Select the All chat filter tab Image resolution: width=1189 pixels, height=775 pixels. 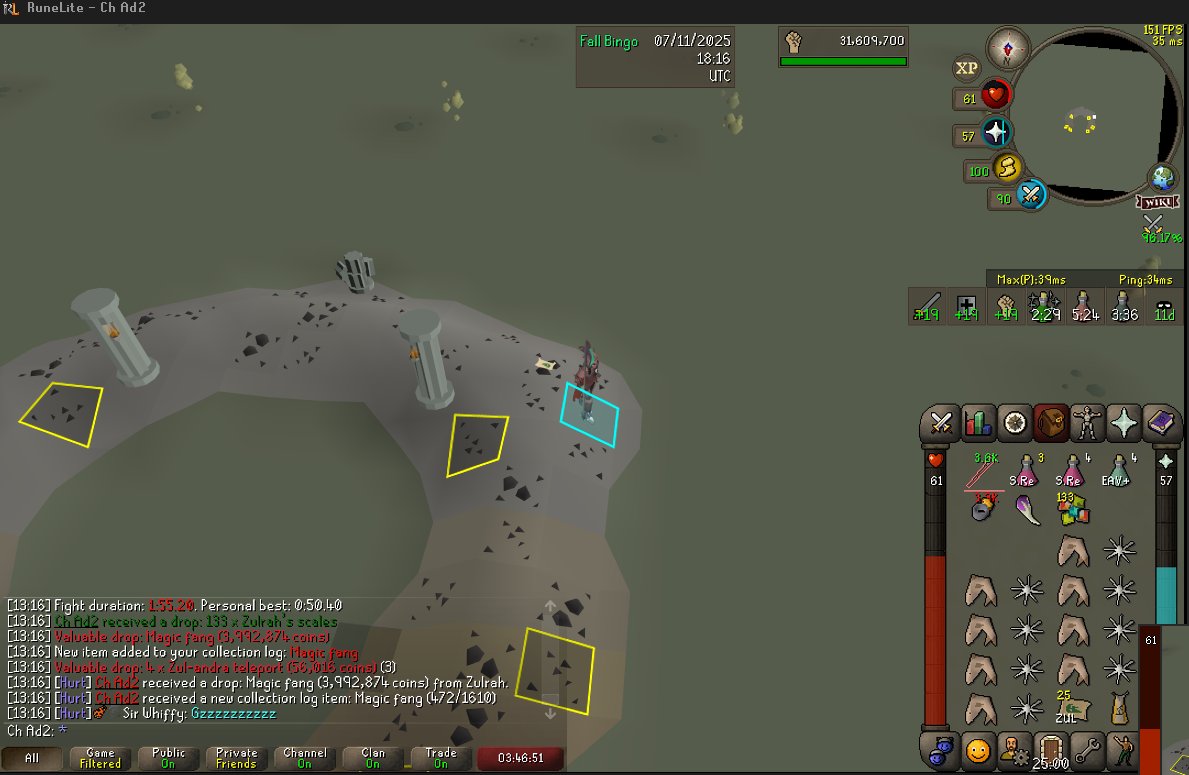(x=33, y=758)
